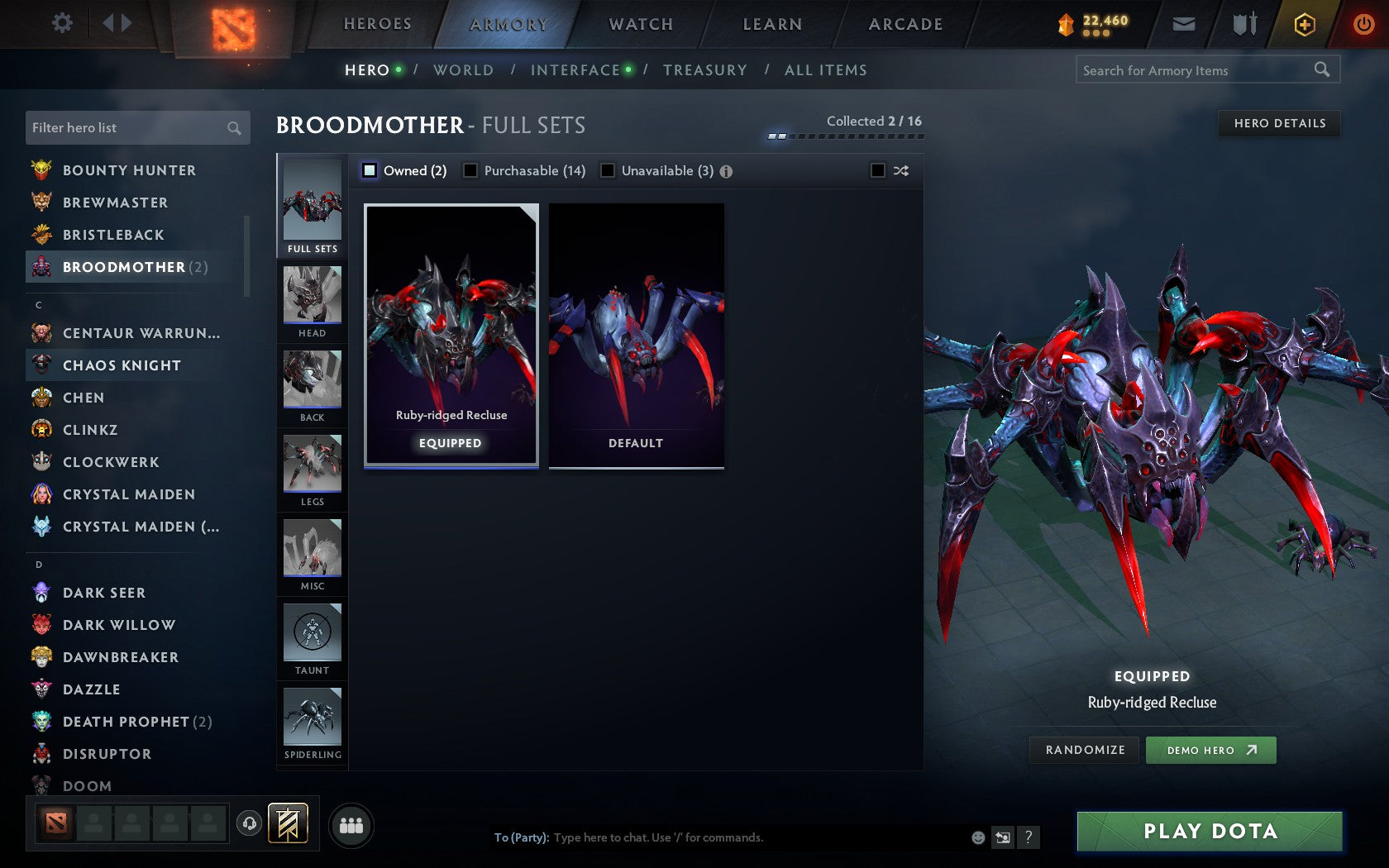Open the settings gear icon
The width and height of the screenshot is (1389, 868).
tap(60, 23)
